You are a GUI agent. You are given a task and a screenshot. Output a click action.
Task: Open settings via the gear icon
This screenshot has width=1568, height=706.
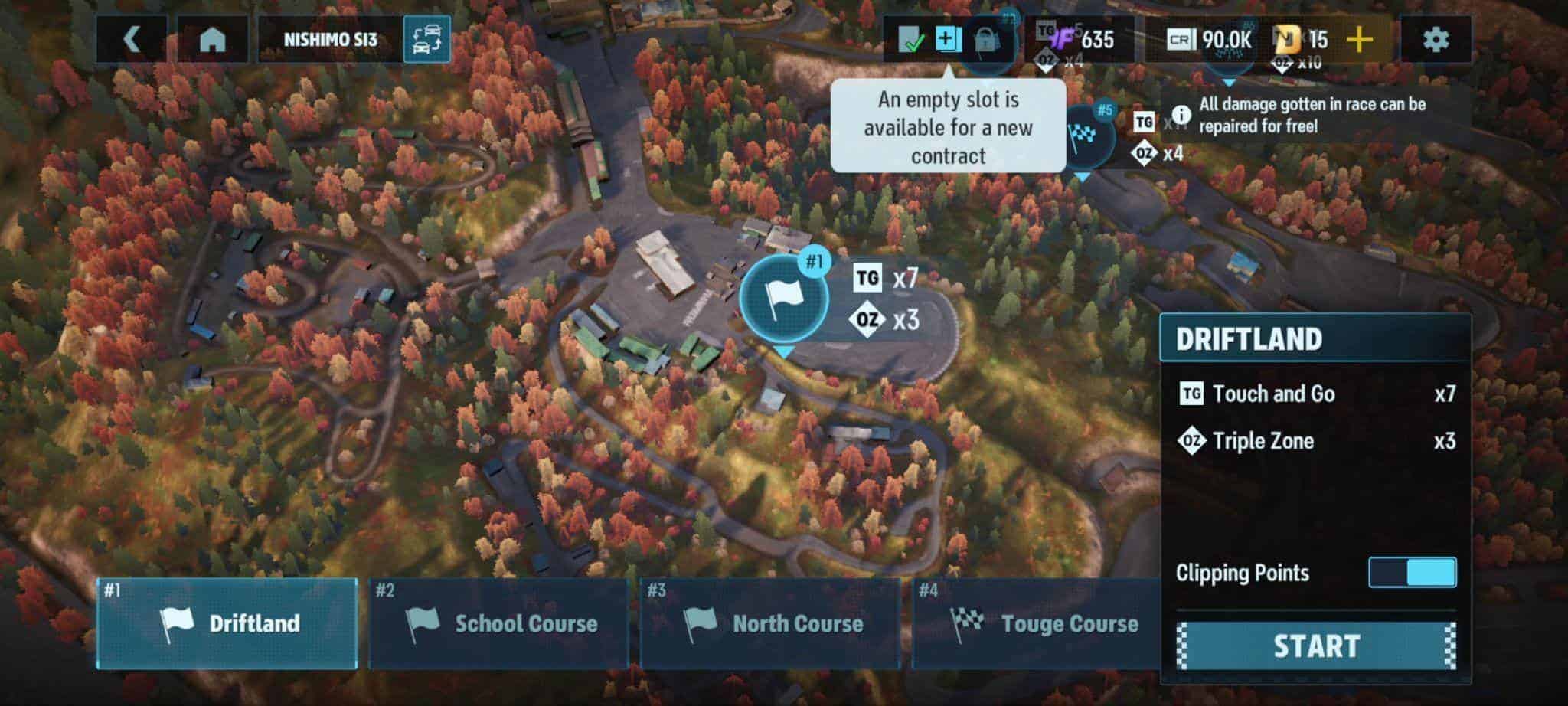1436,40
